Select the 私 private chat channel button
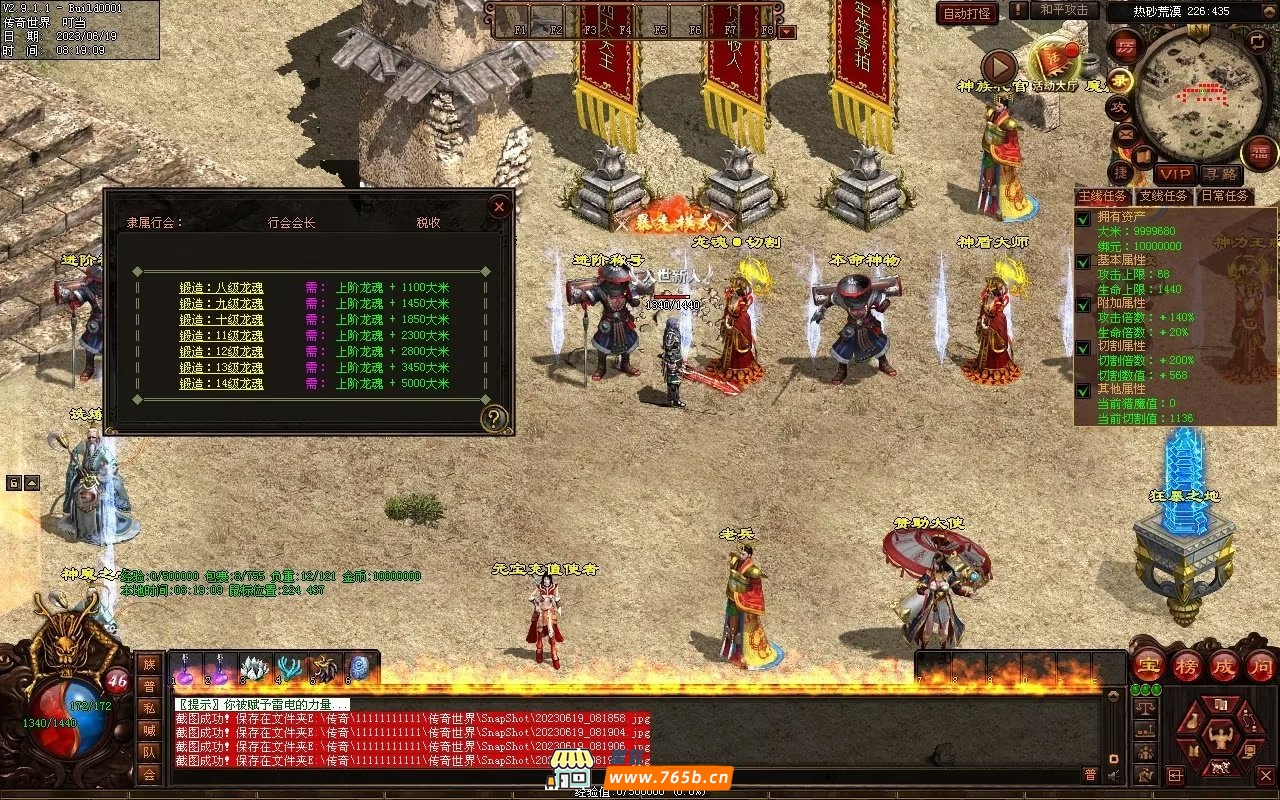 [148, 708]
